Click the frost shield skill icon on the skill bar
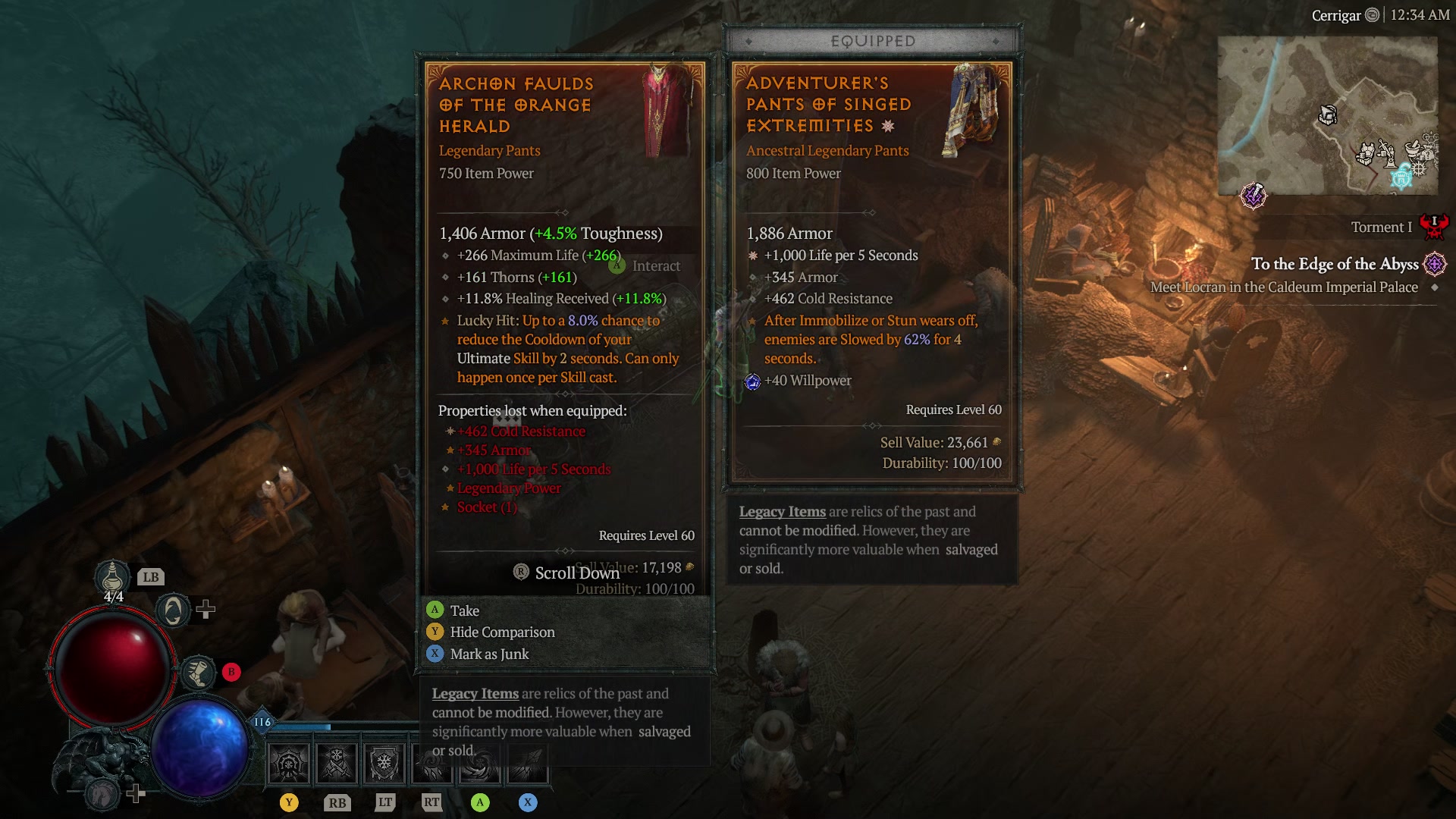Viewport: 1456px width, 819px height. coord(384,762)
